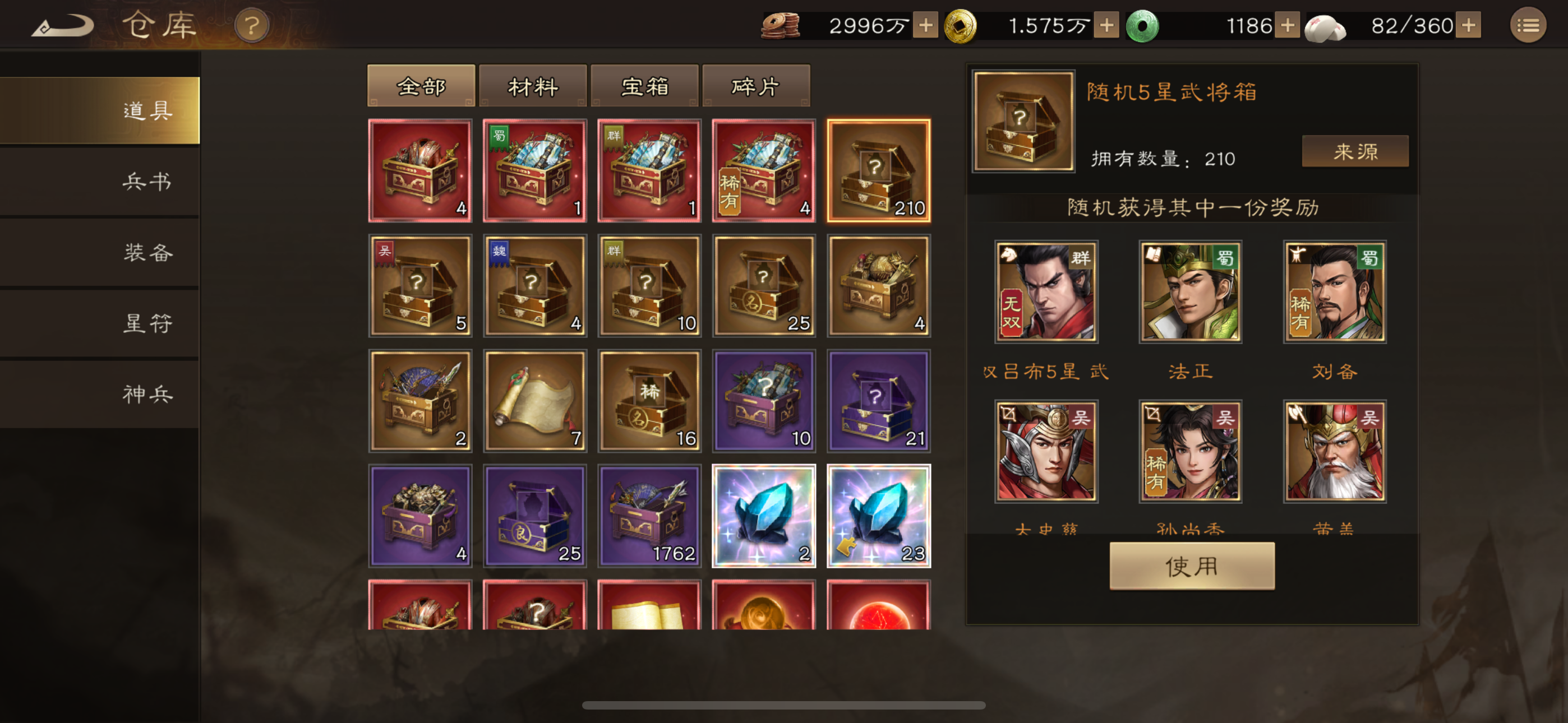Open the list menu icon top right
Image resolution: width=1568 pixels, height=723 pixels.
(1528, 26)
